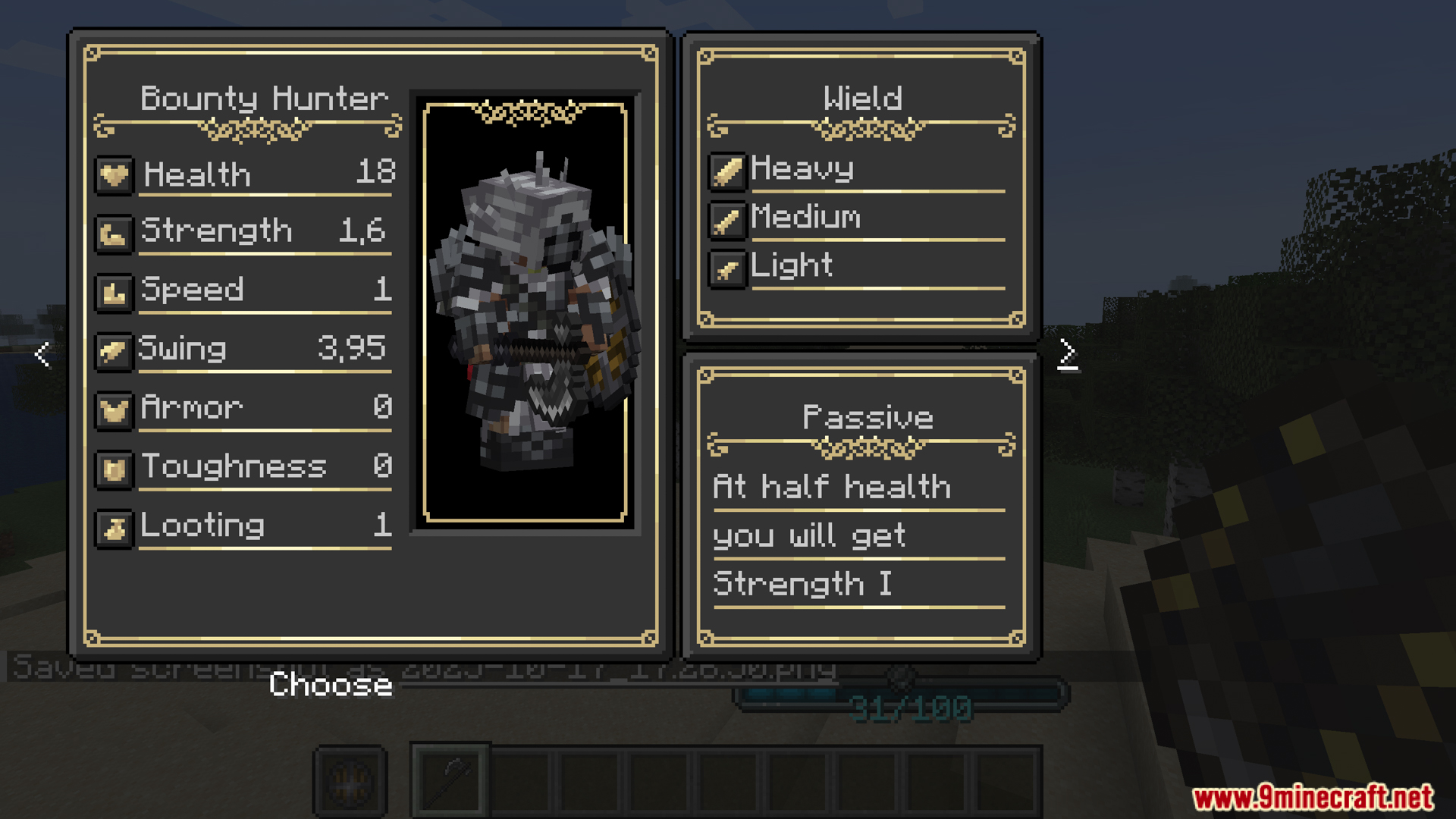Click the Strength stat row

[244, 231]
